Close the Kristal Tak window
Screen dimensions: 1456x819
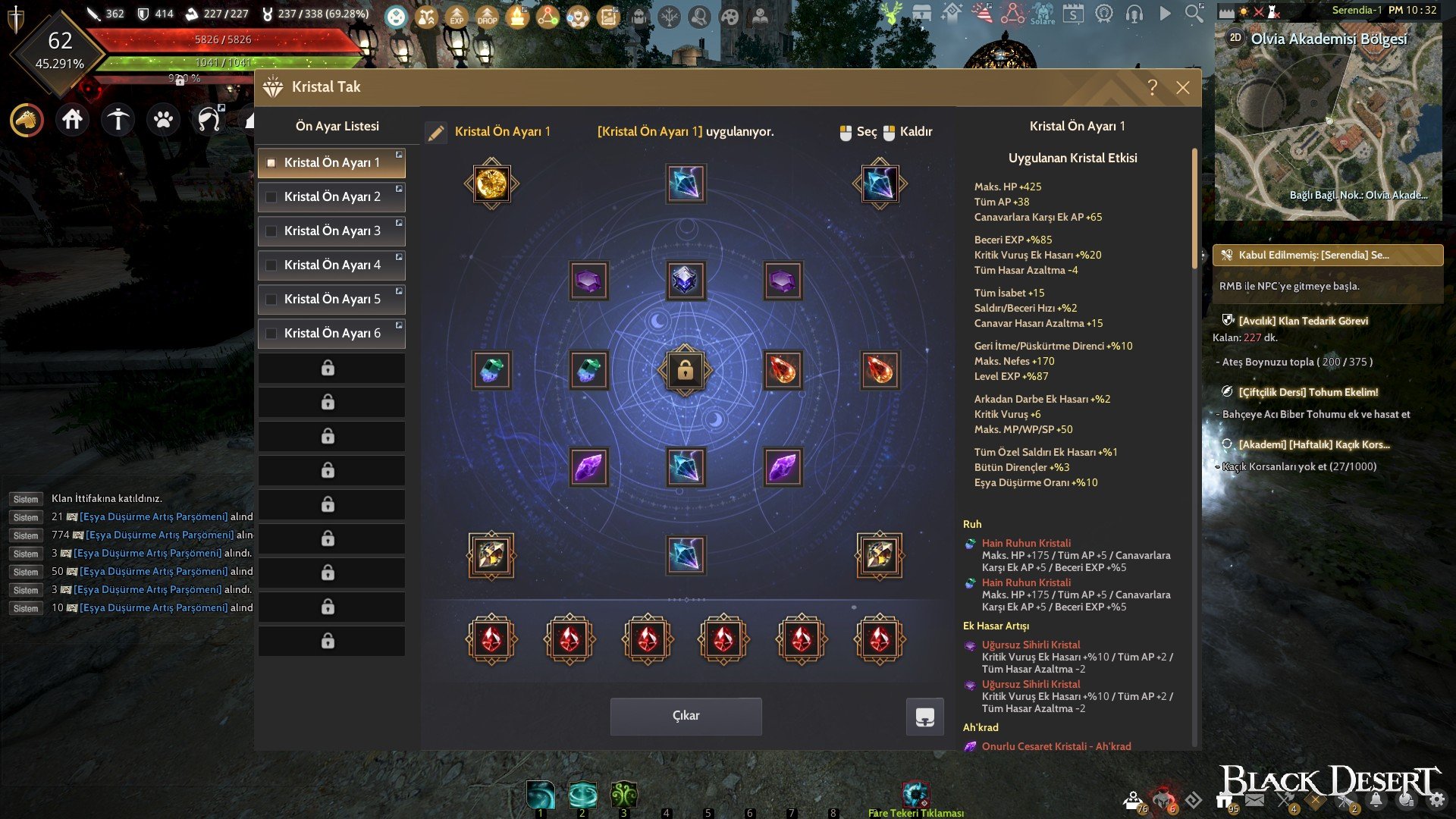1182,87
